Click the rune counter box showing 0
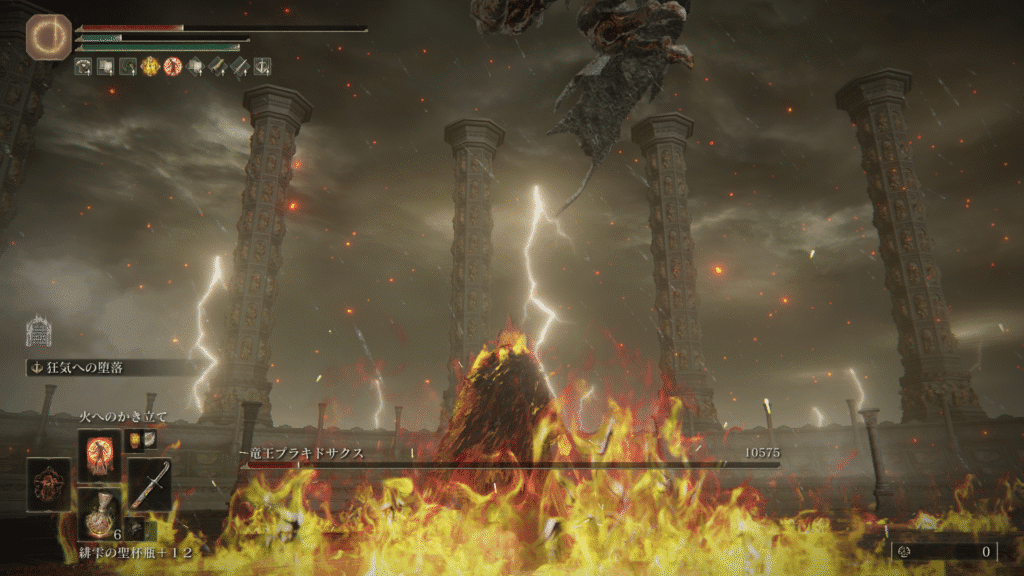Image resolution: width=1024 pixels, height=576 pixels. (x=943, y=551)
